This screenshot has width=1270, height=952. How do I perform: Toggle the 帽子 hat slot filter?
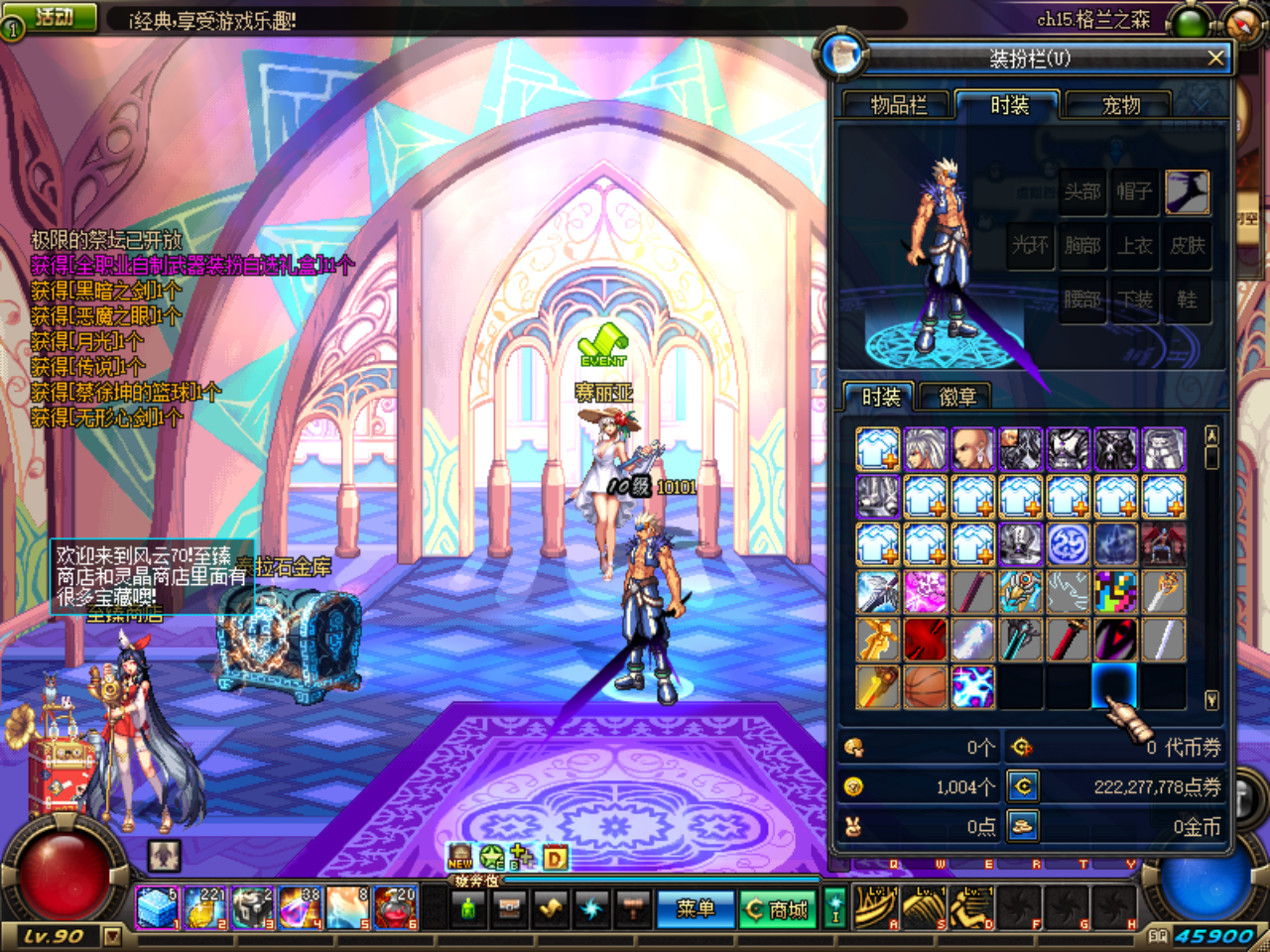[1135, 193]
